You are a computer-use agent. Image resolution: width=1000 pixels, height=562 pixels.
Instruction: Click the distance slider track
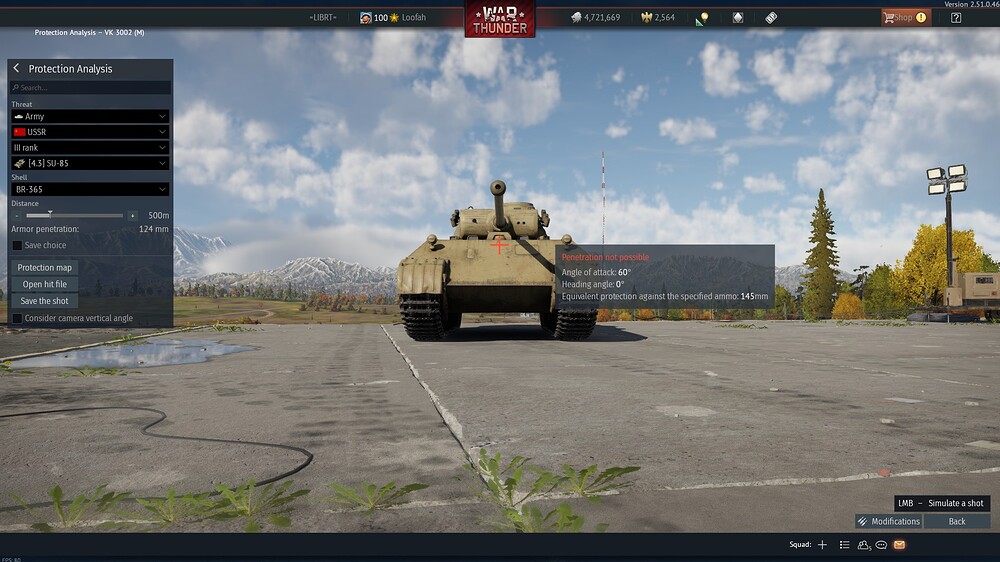tap(75, 215)
